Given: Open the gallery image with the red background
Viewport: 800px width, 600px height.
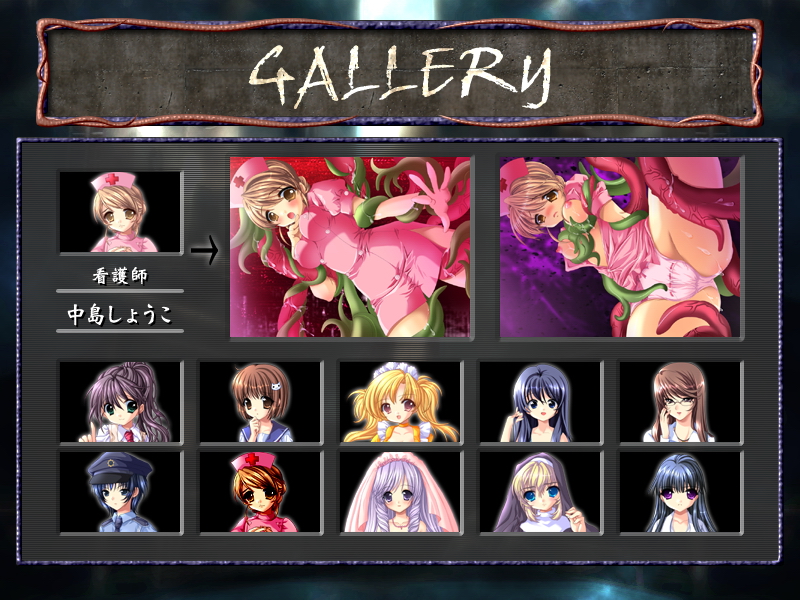Looking at the screenshot, I should click(351, 247).
